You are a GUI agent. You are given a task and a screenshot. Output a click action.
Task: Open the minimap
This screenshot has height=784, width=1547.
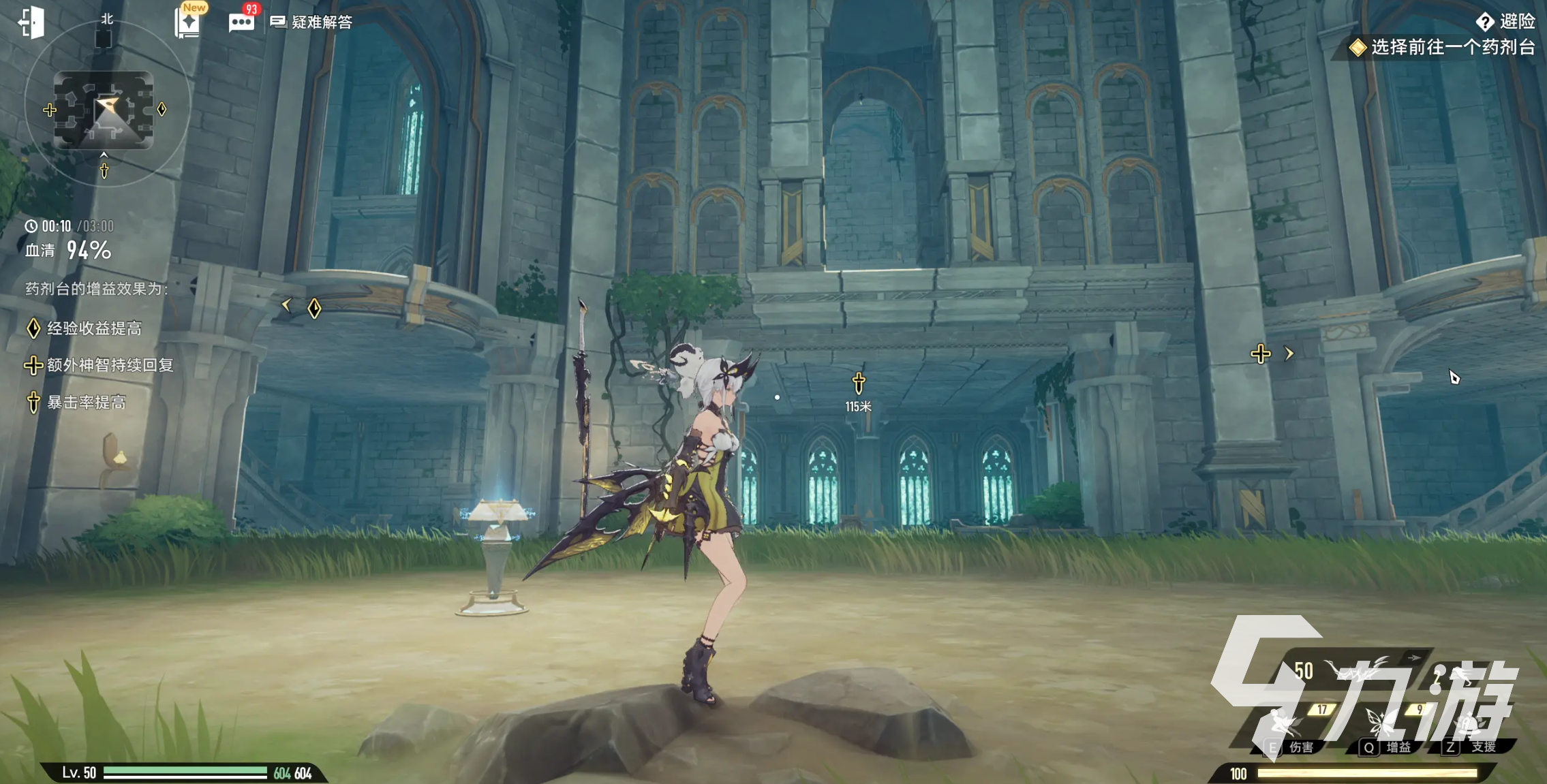(x=104, y=110)
